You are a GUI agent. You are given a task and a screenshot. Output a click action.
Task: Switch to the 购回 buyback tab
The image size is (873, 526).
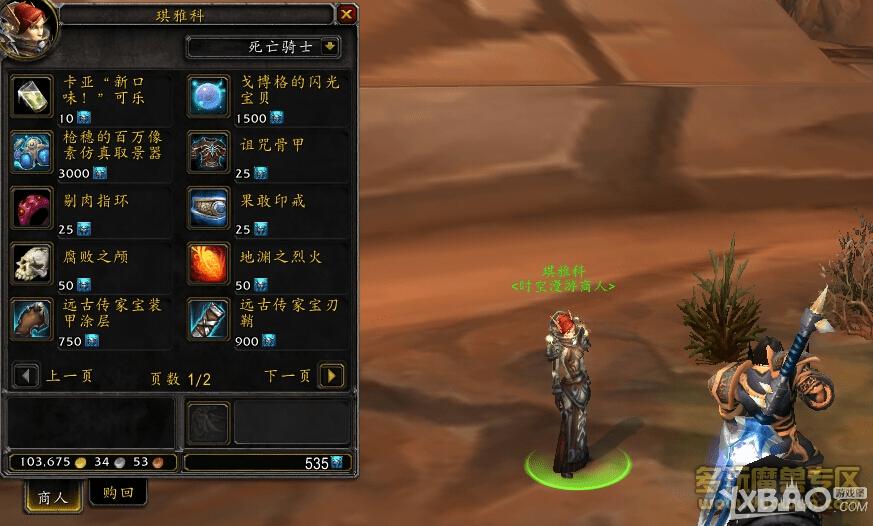tap(118, 492)
